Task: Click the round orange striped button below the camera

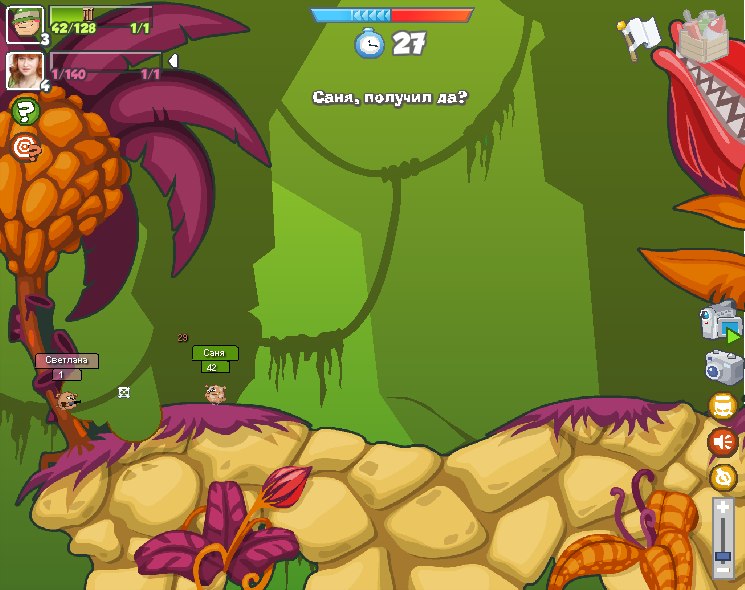Action: [723, 405]
